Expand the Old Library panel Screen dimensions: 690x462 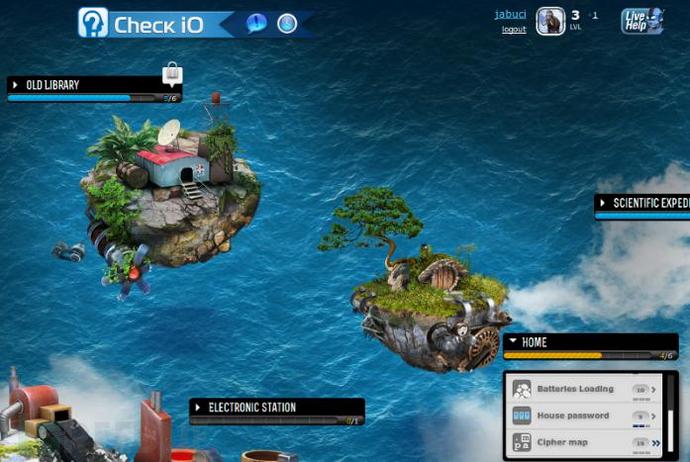coord(16,85)
